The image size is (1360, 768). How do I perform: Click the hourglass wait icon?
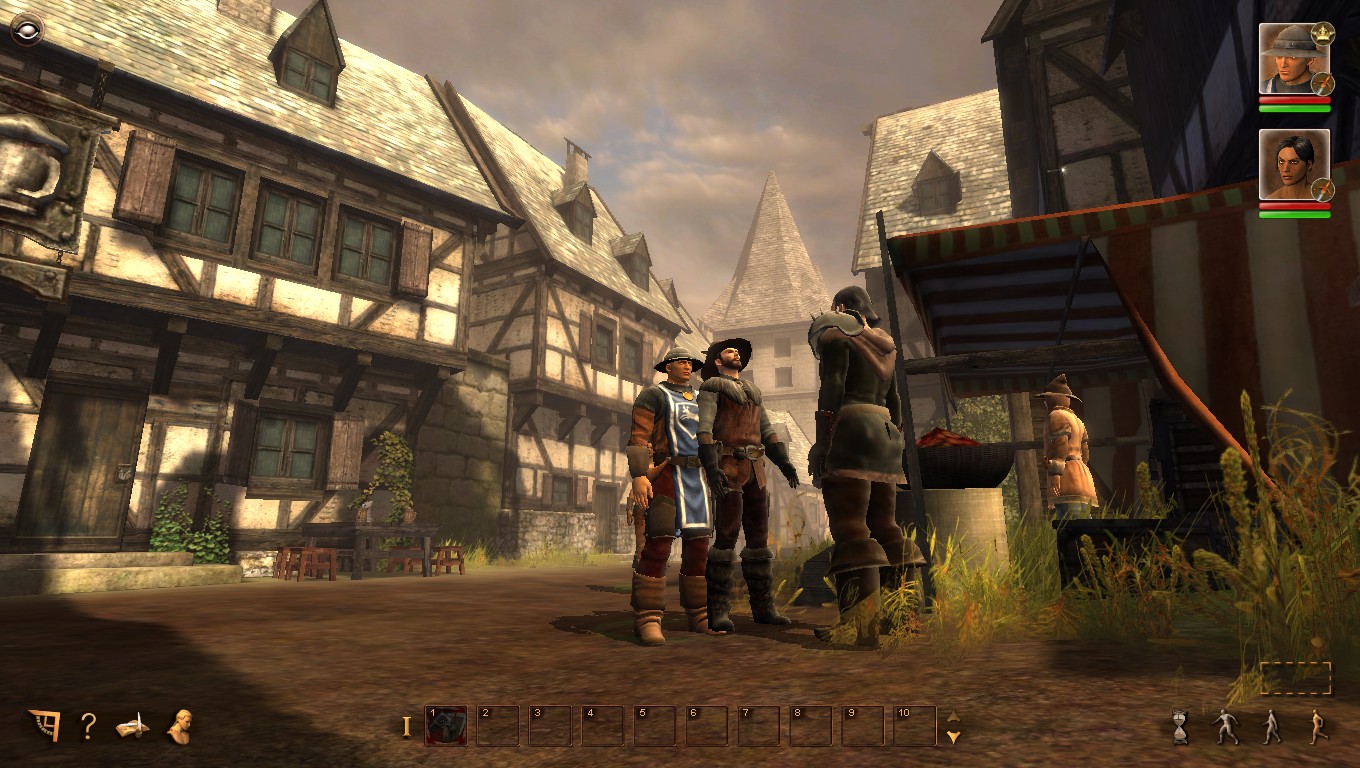(x=1181, y=727)
